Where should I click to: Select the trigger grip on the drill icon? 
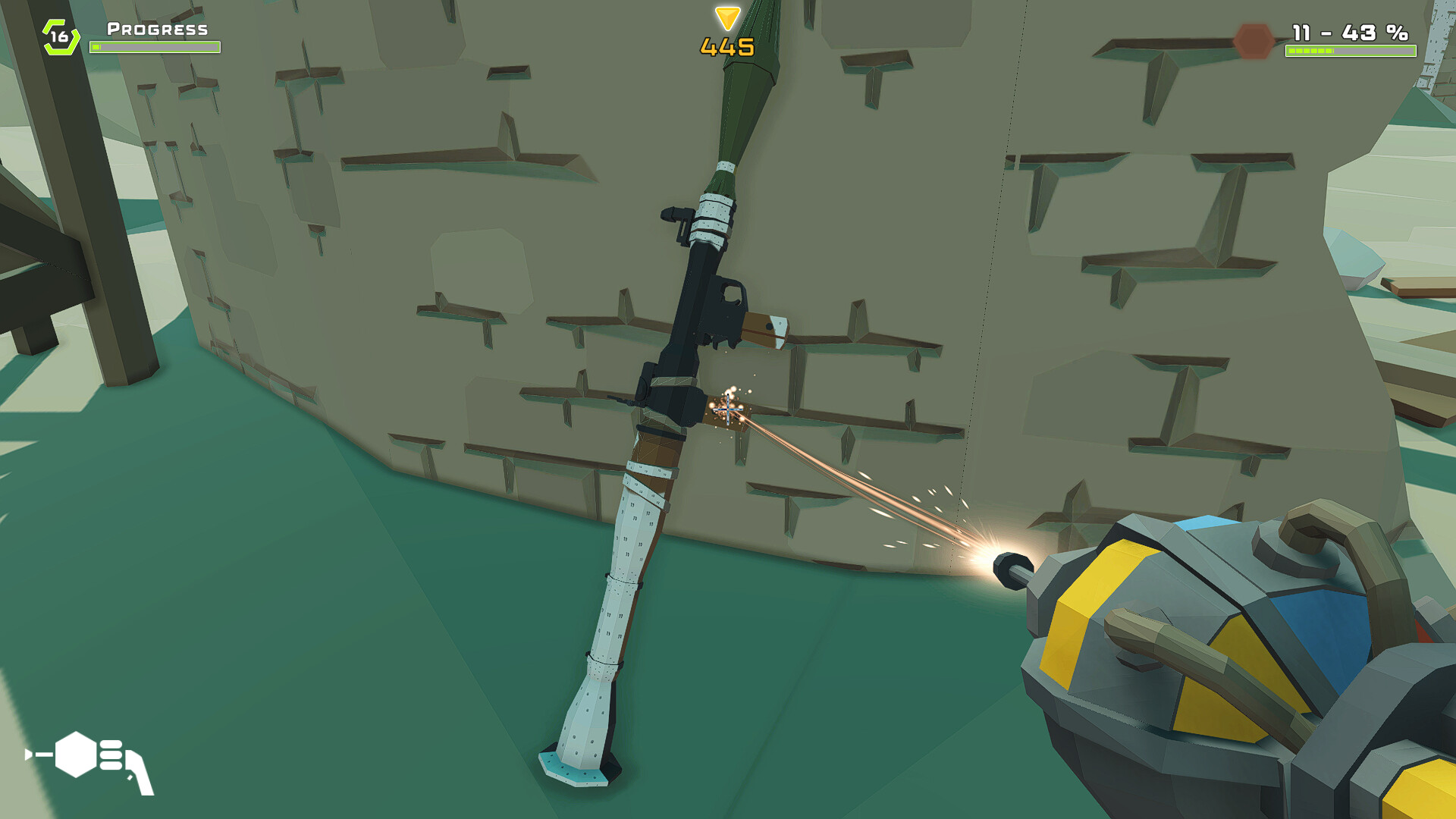[x=136, y=773]
